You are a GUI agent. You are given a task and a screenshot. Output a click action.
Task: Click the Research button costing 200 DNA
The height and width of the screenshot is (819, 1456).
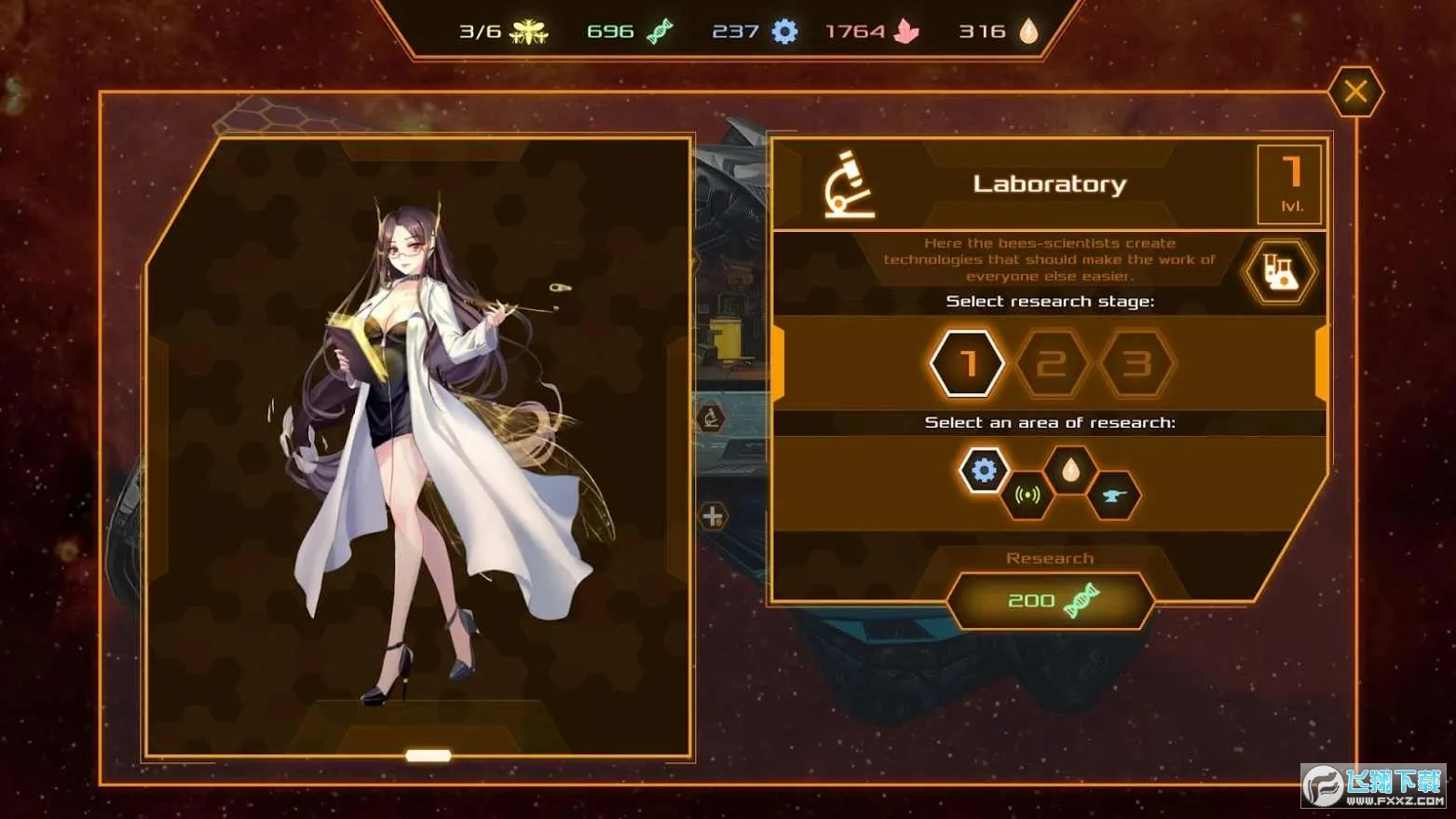click(x=1050, y=600)
